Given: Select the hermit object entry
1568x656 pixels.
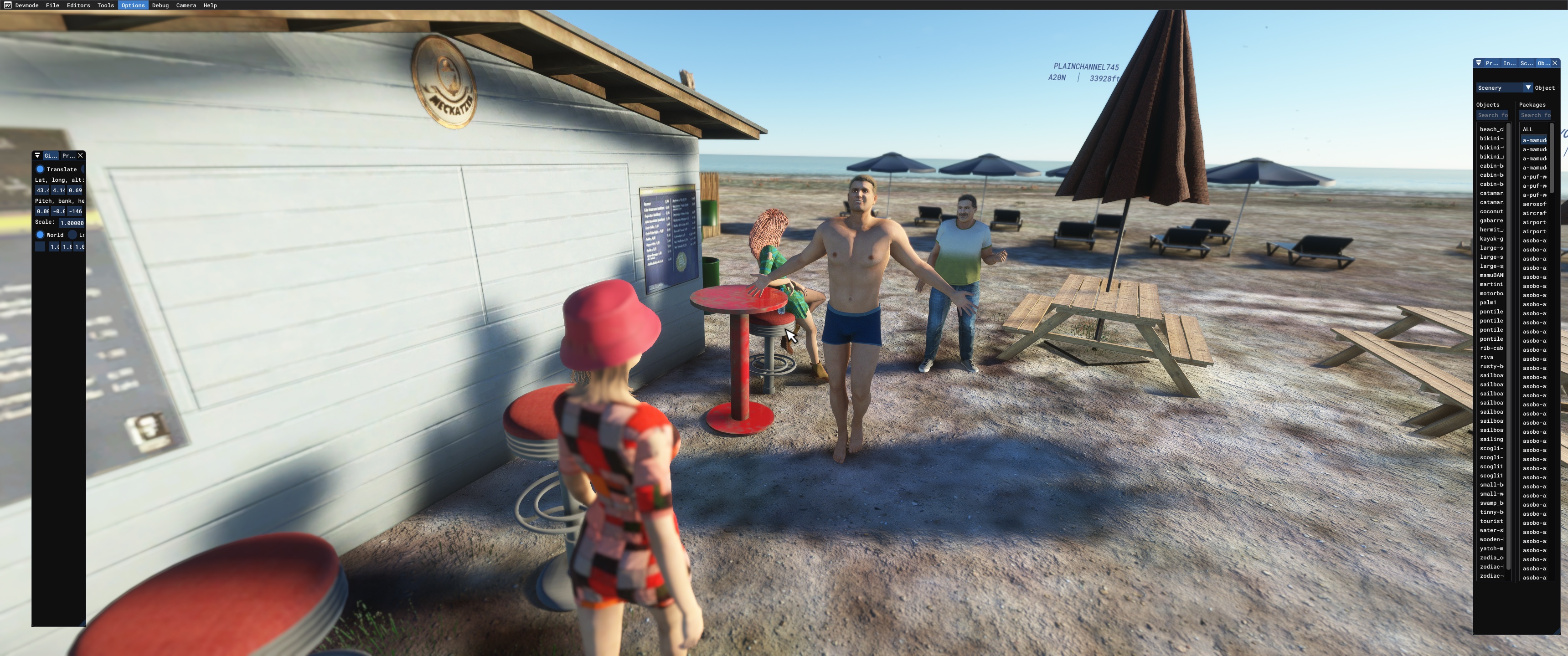Looking at the screenshot, I should tap(1491, 230).
